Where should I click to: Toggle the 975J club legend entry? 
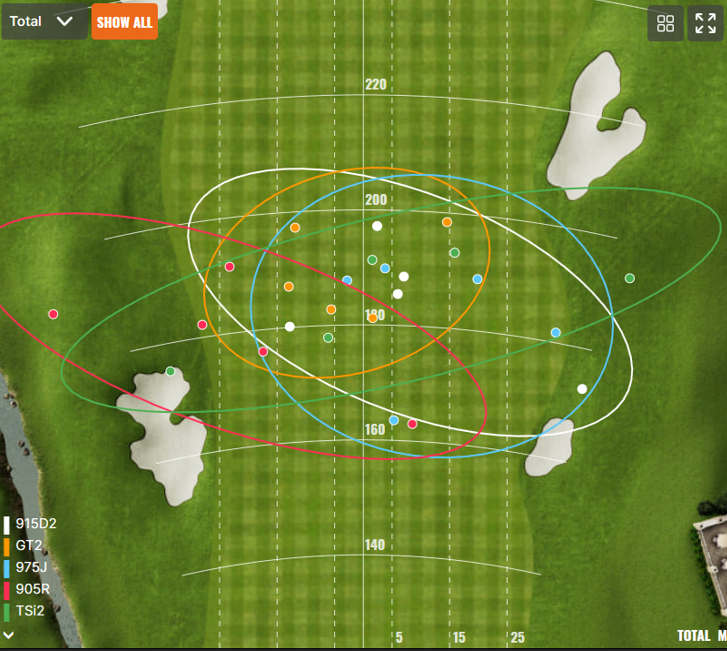pyautogui.click(x=31, y=567)
